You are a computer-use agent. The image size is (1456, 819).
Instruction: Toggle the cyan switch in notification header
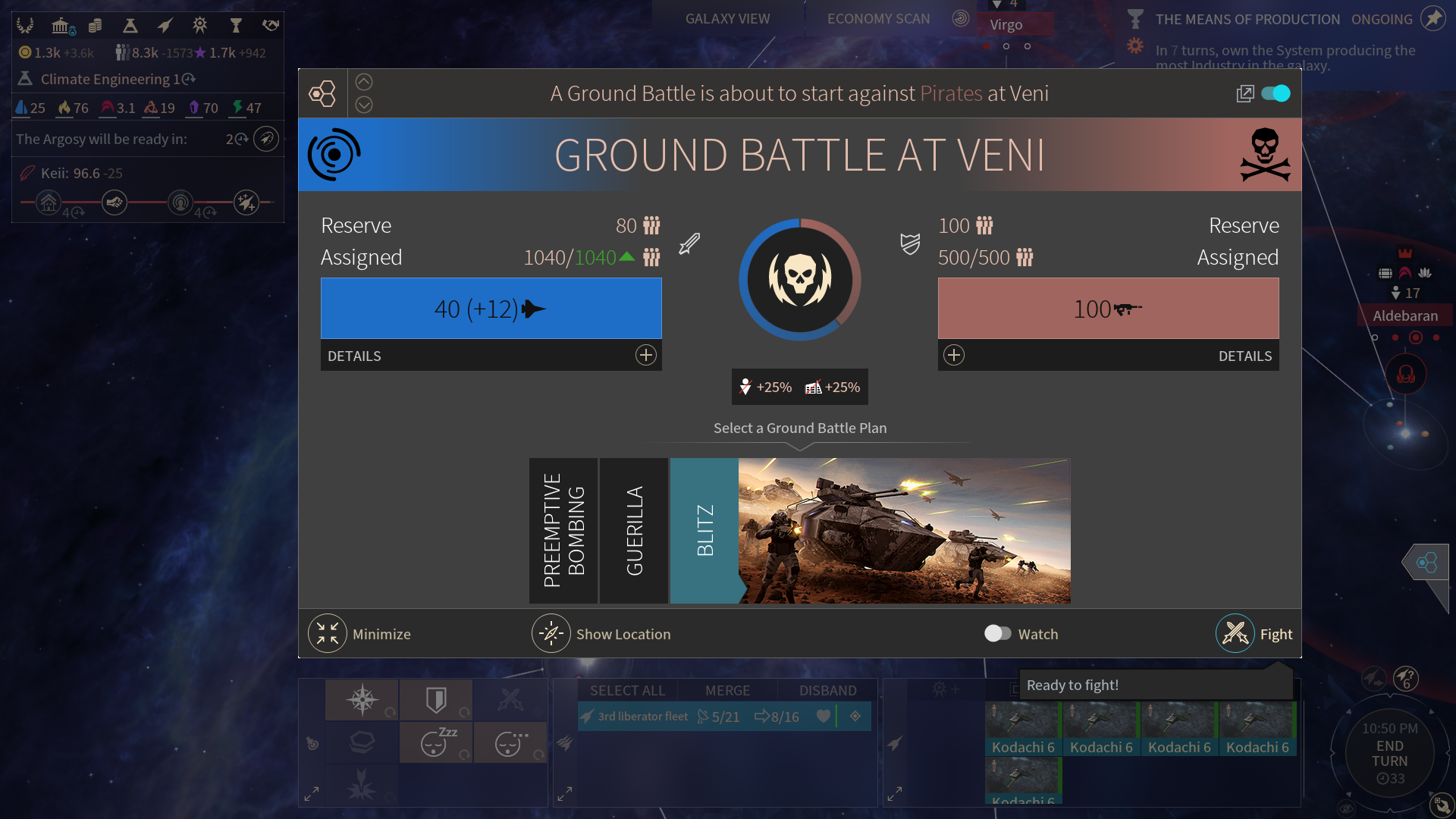tap(1276, 93)
